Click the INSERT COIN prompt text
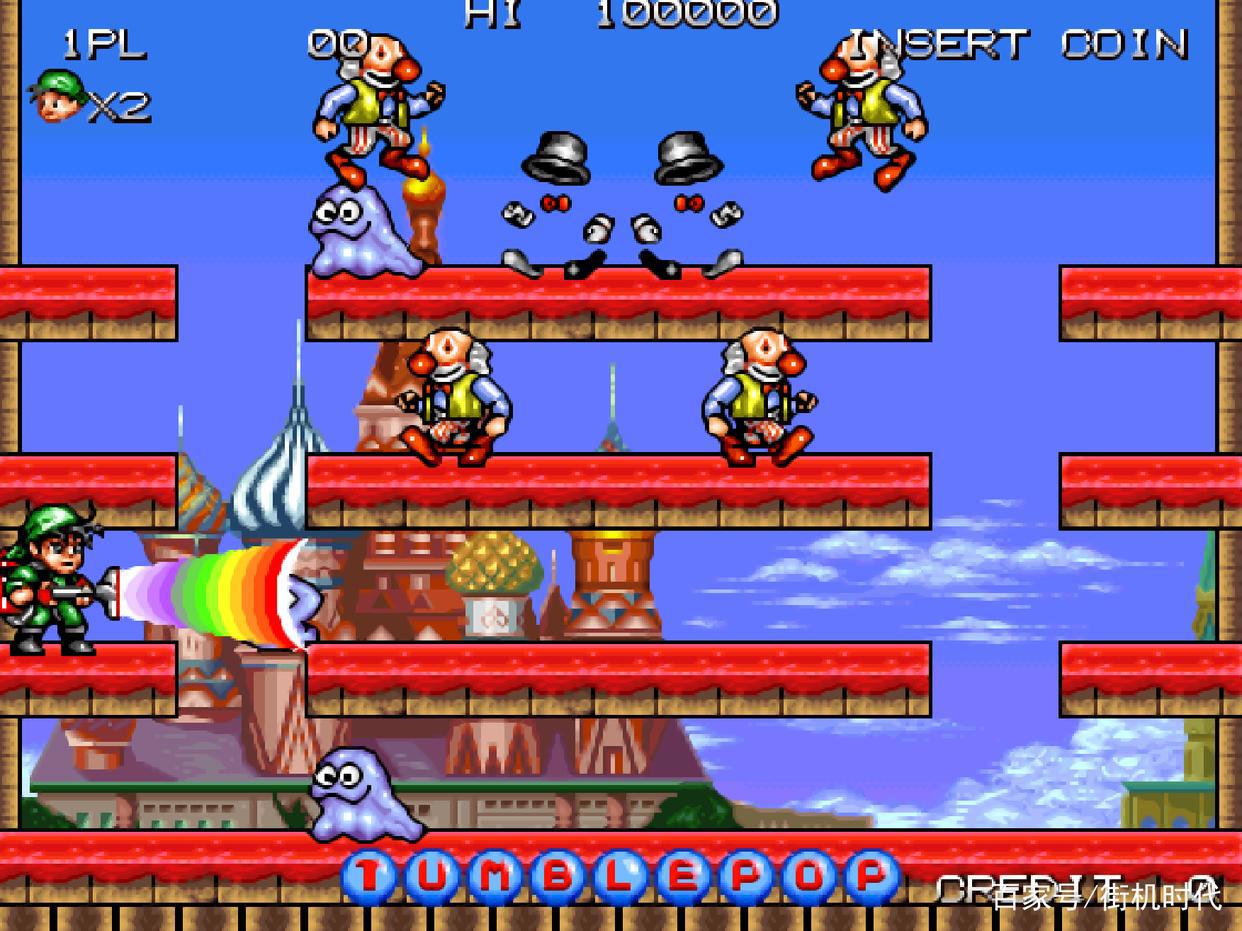Viewport: 1242px width, 931px height. [x=1017, y=44]
